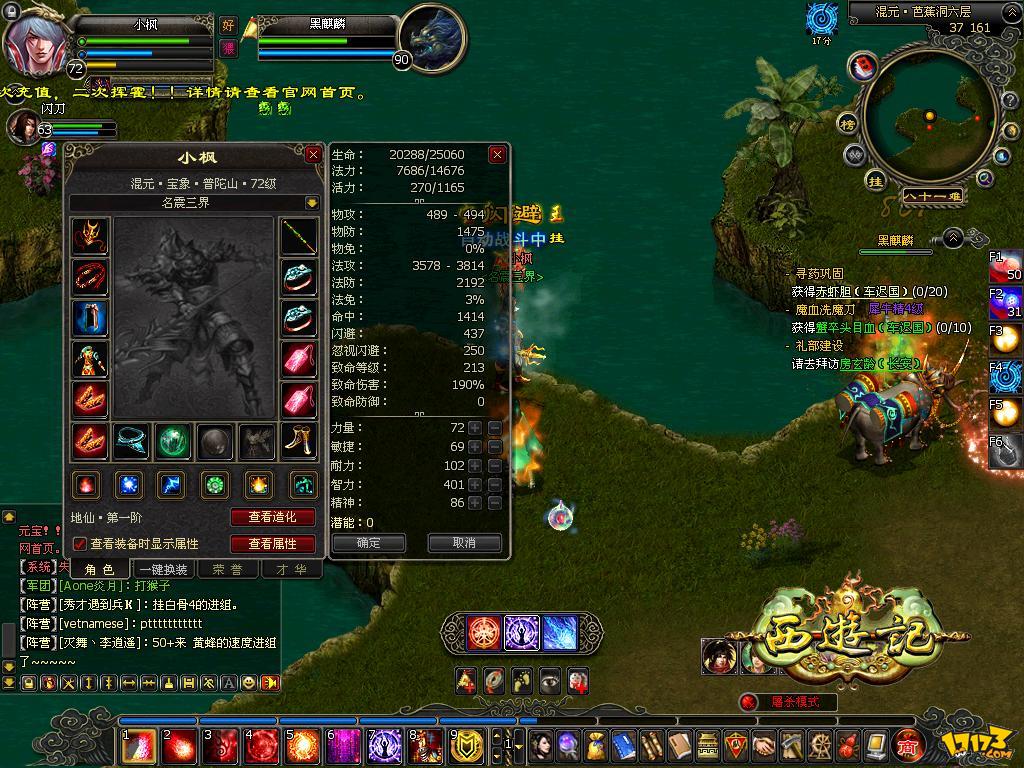1024x768 pixels.
Task: Confirm stats with the 确定 button
Action: [x=368, y=543]
